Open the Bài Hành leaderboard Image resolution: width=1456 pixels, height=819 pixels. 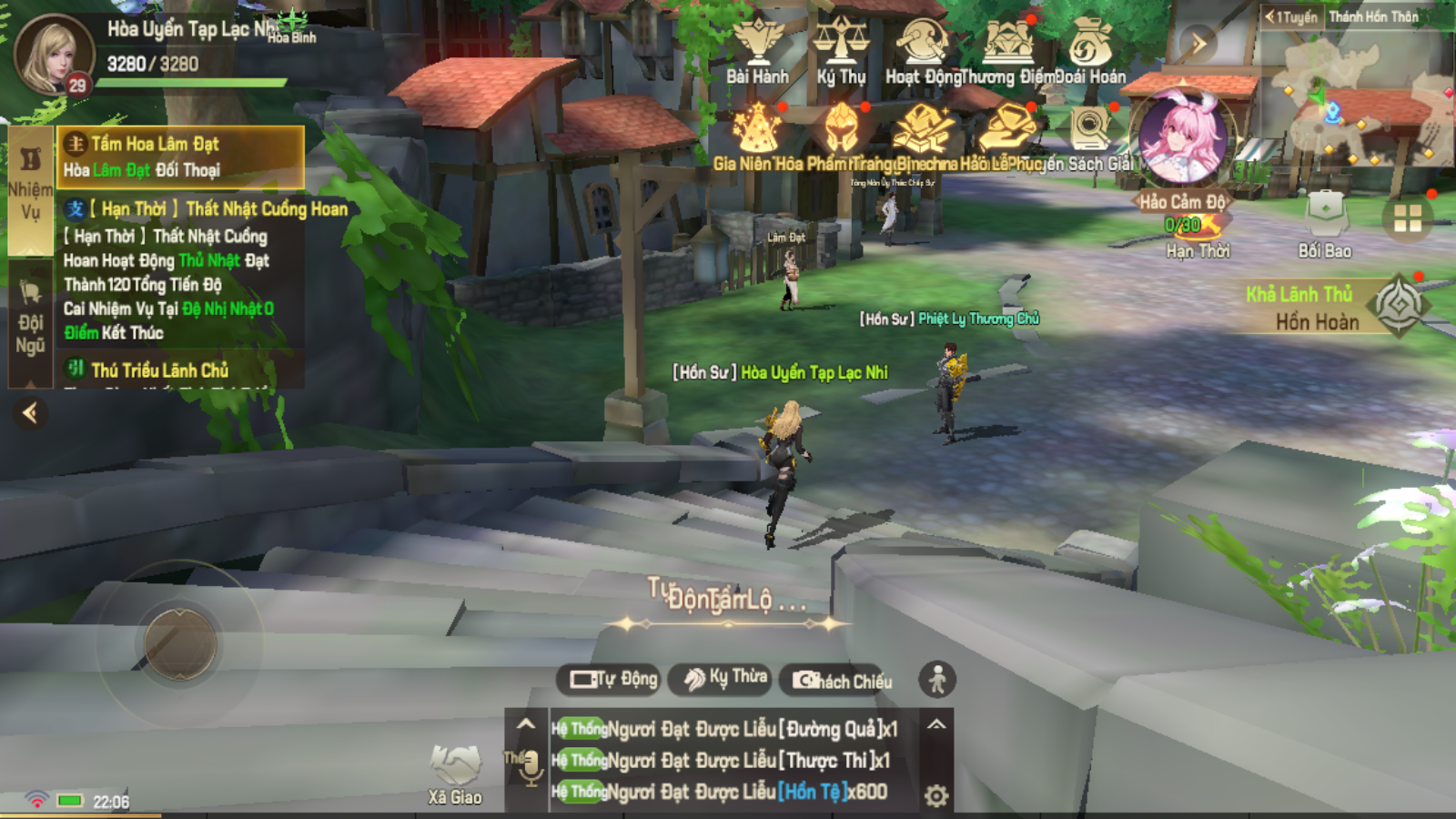coord(757,51)
